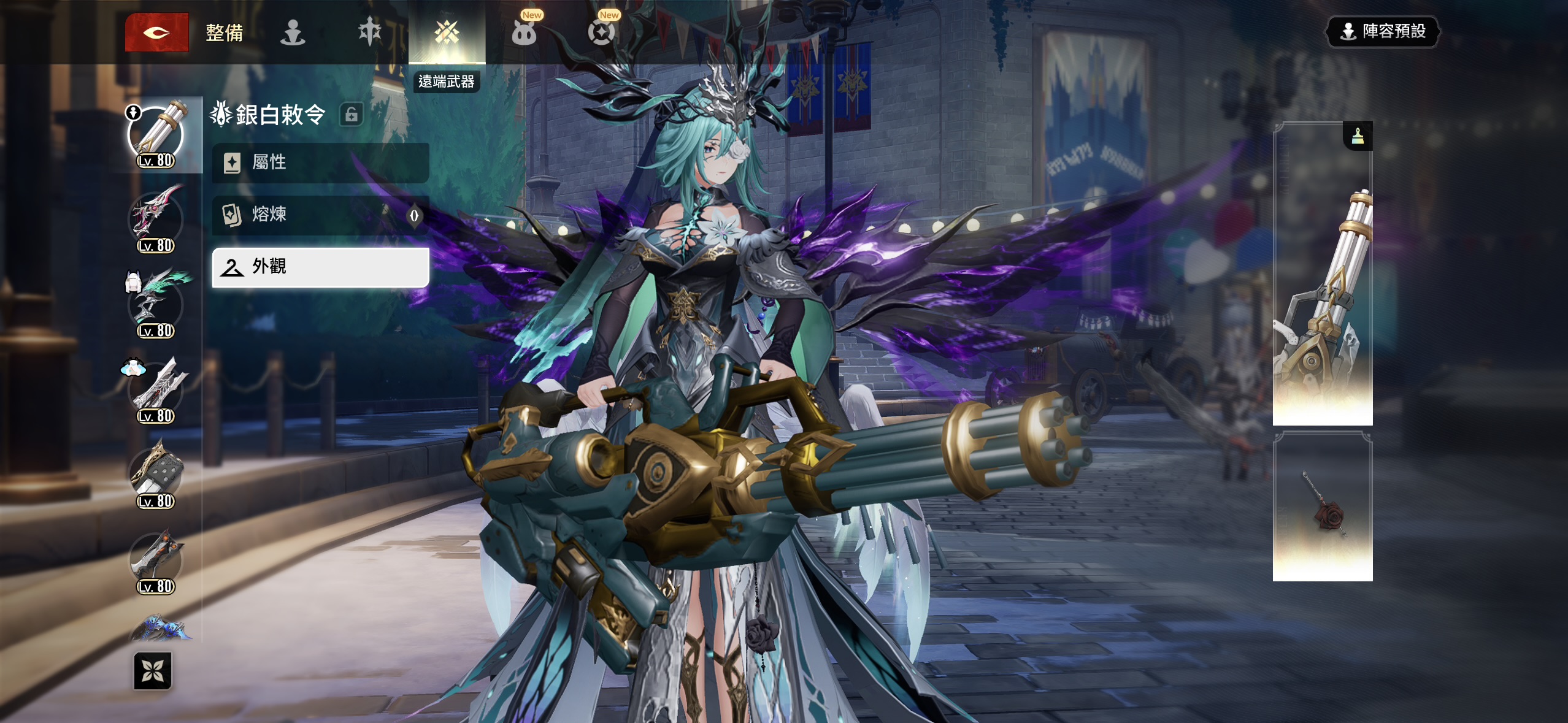
Task: Select the dark rose charm thumbnail
Action: 1322,508
